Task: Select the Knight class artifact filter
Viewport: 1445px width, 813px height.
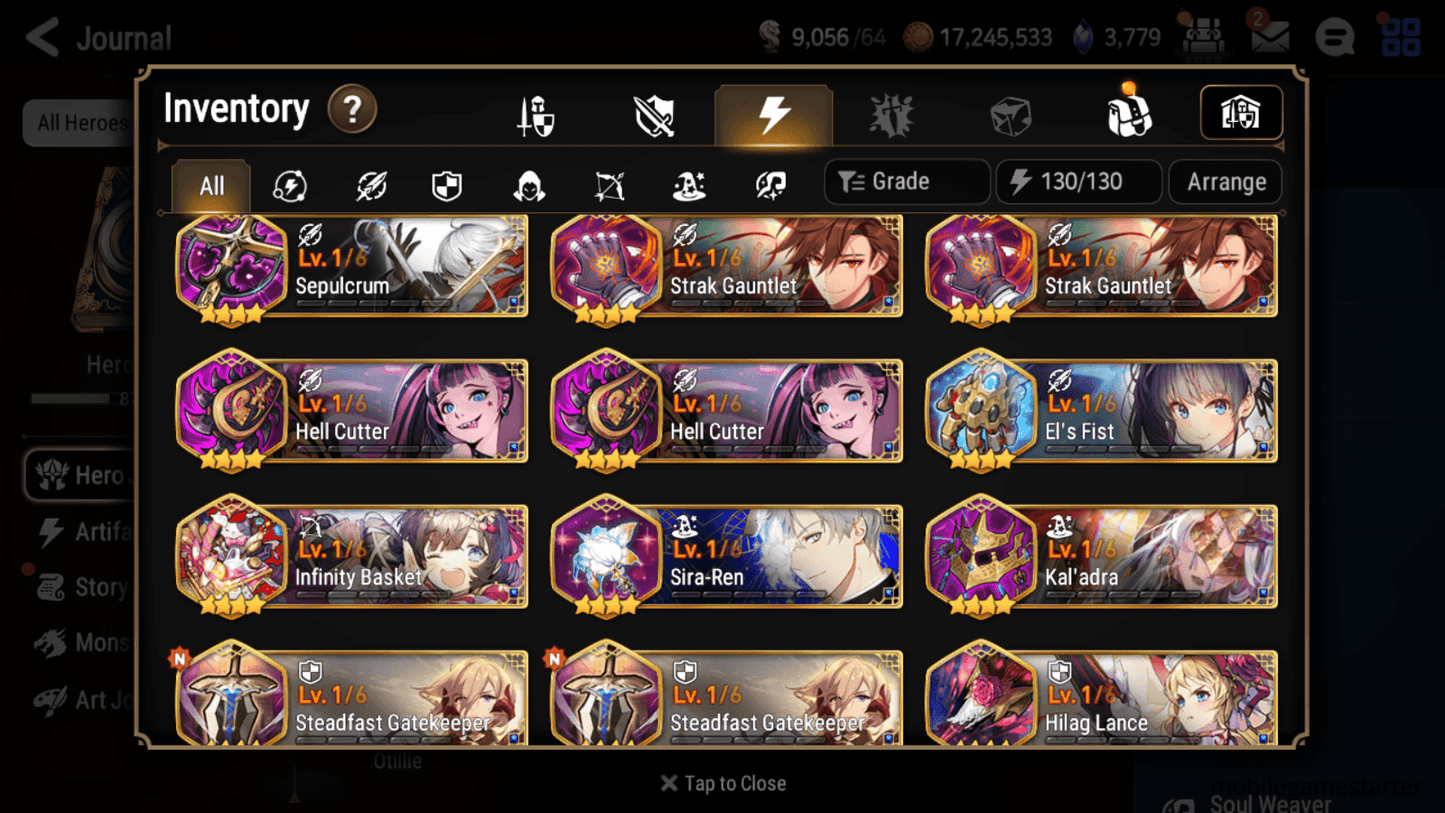Action: point(447,184)
